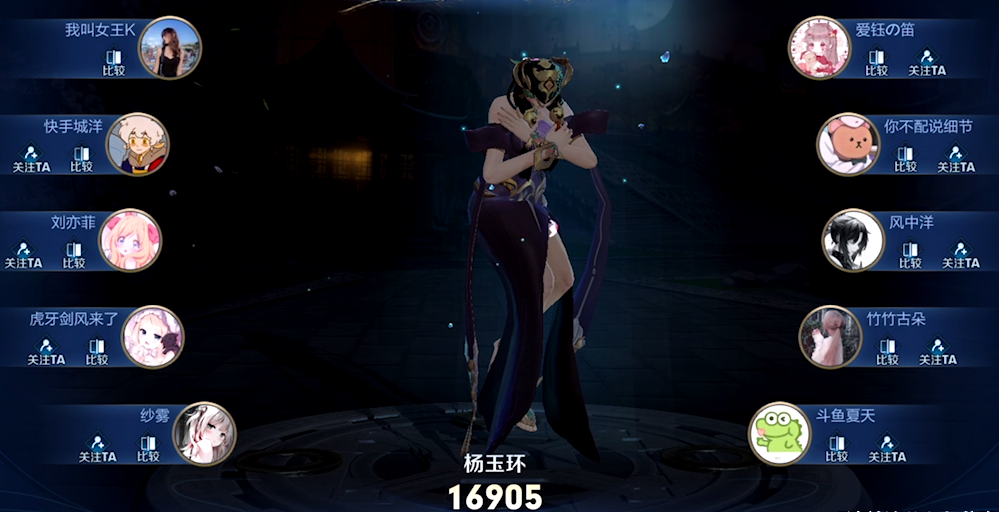Compare stats with 纱雾
This screenshot has width=999, height=512.
coord(148,448)
